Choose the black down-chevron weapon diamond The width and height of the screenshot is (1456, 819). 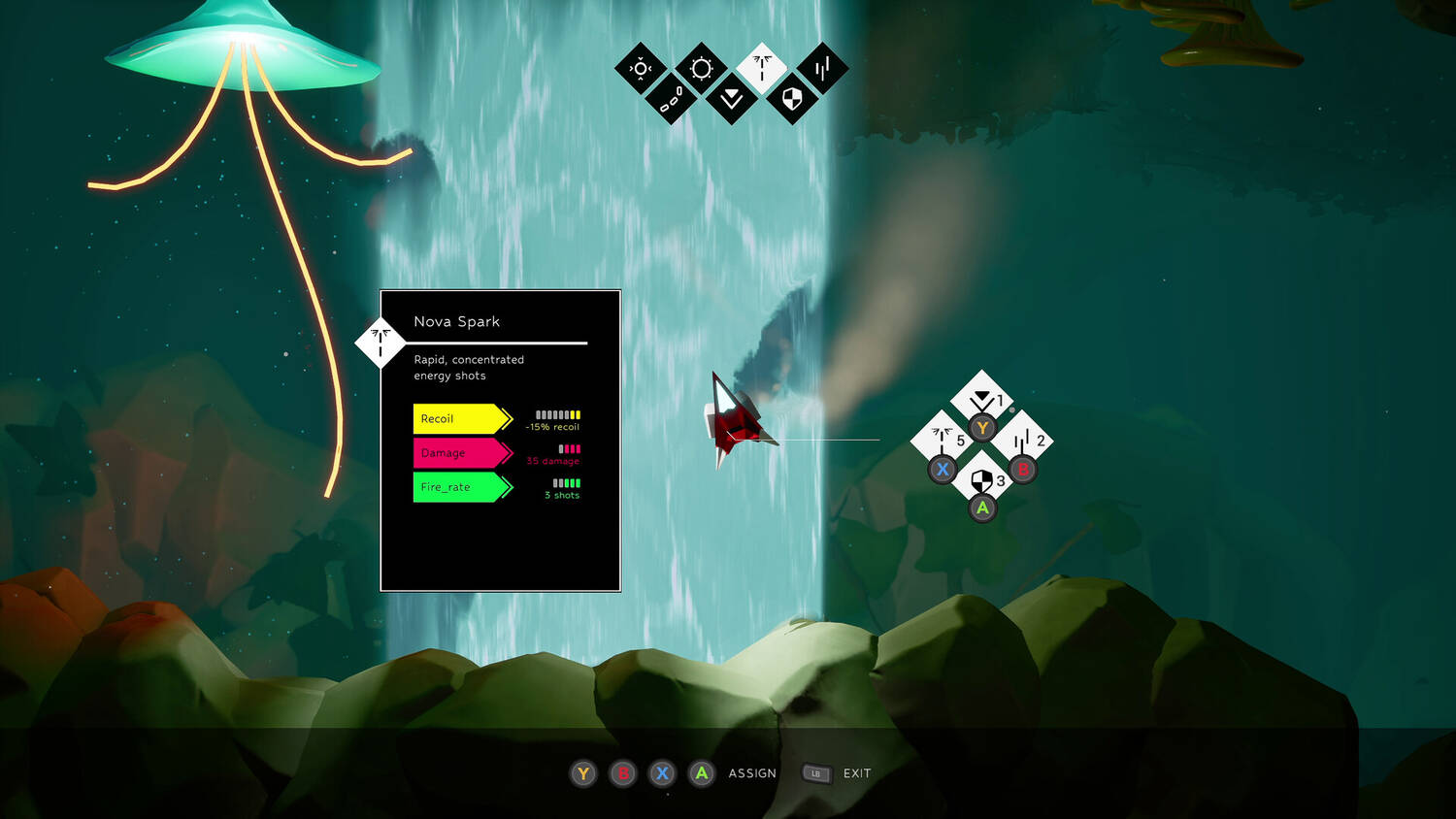(x=732, y=99)
